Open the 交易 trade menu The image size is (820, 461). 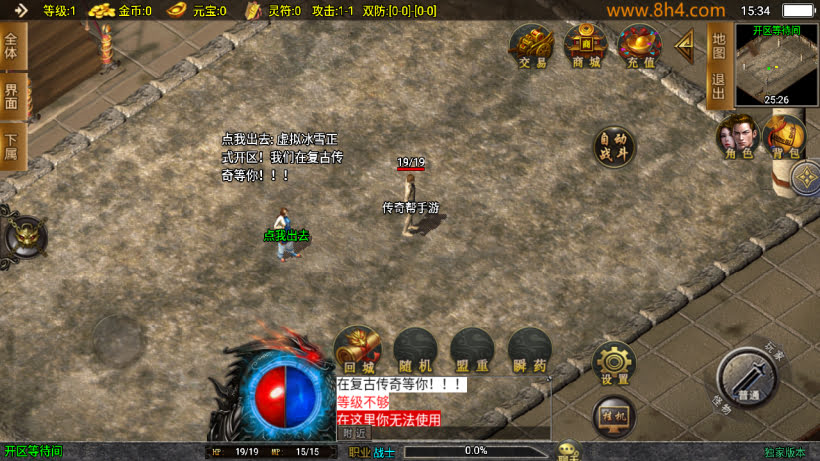tap(532, 46)
